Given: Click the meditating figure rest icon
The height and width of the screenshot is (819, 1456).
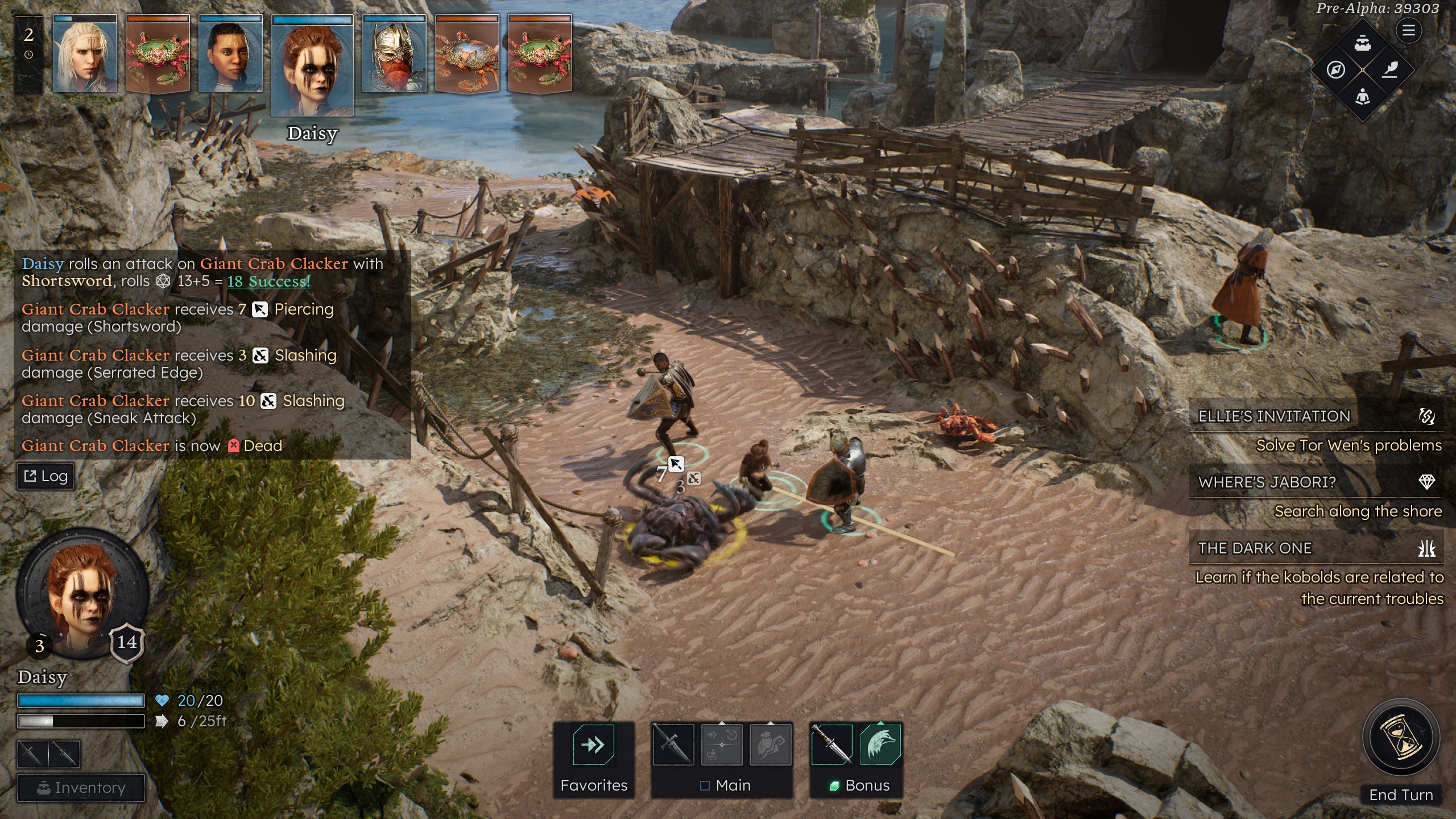Looking at the screenshot, I should click(1363, 97).
